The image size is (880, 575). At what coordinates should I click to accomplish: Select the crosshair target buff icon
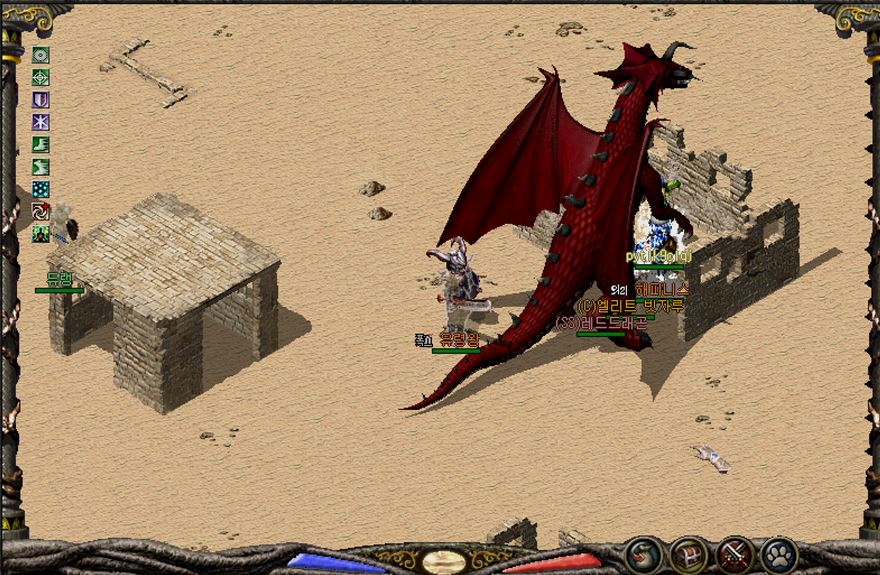tap(41, 77)
